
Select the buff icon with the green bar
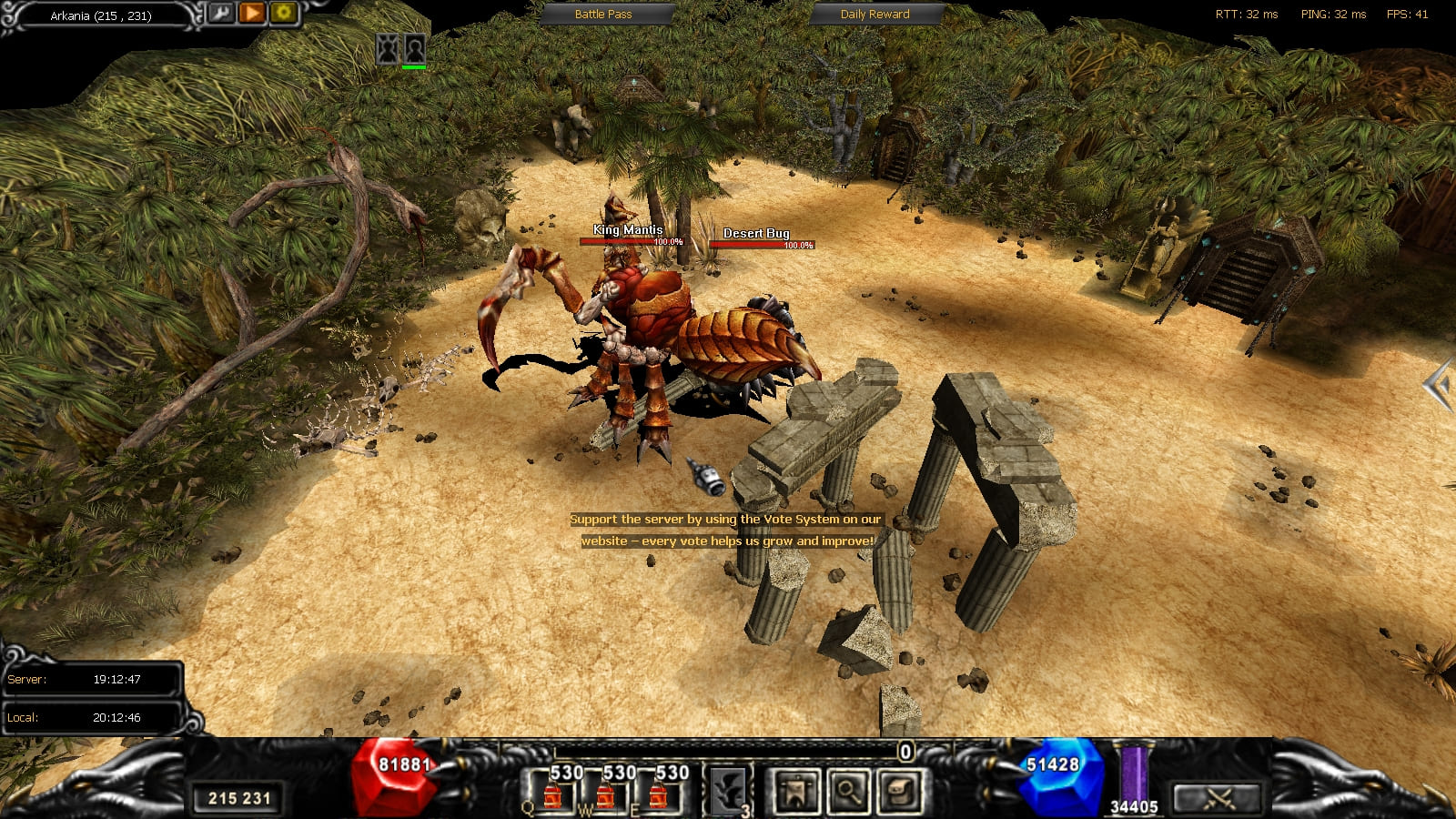click(414, 48)
